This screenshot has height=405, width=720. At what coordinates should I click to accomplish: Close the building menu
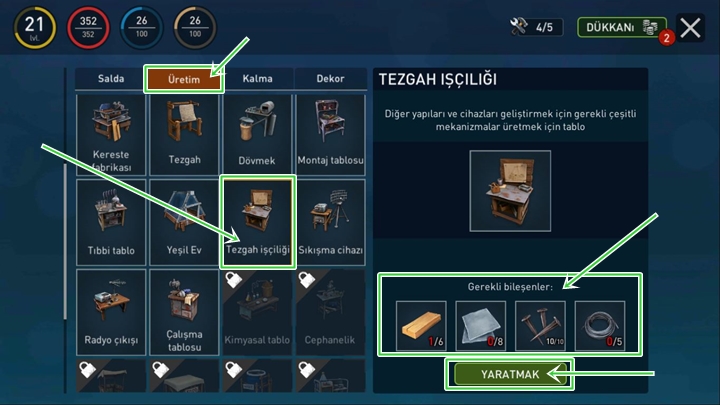pos(689,27)
